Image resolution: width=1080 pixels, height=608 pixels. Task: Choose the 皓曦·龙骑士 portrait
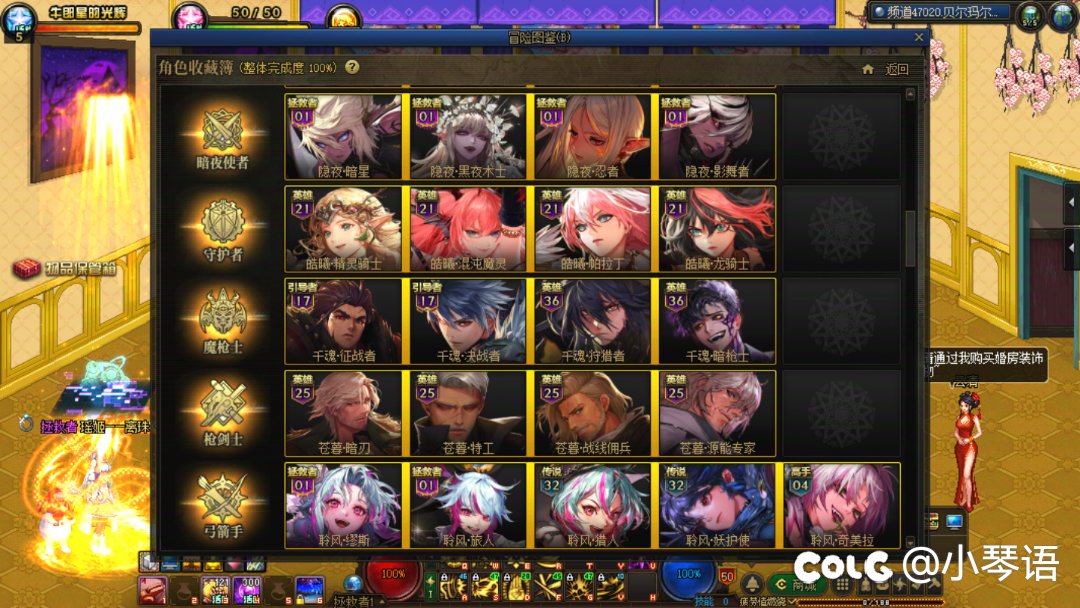coord(717,229)
